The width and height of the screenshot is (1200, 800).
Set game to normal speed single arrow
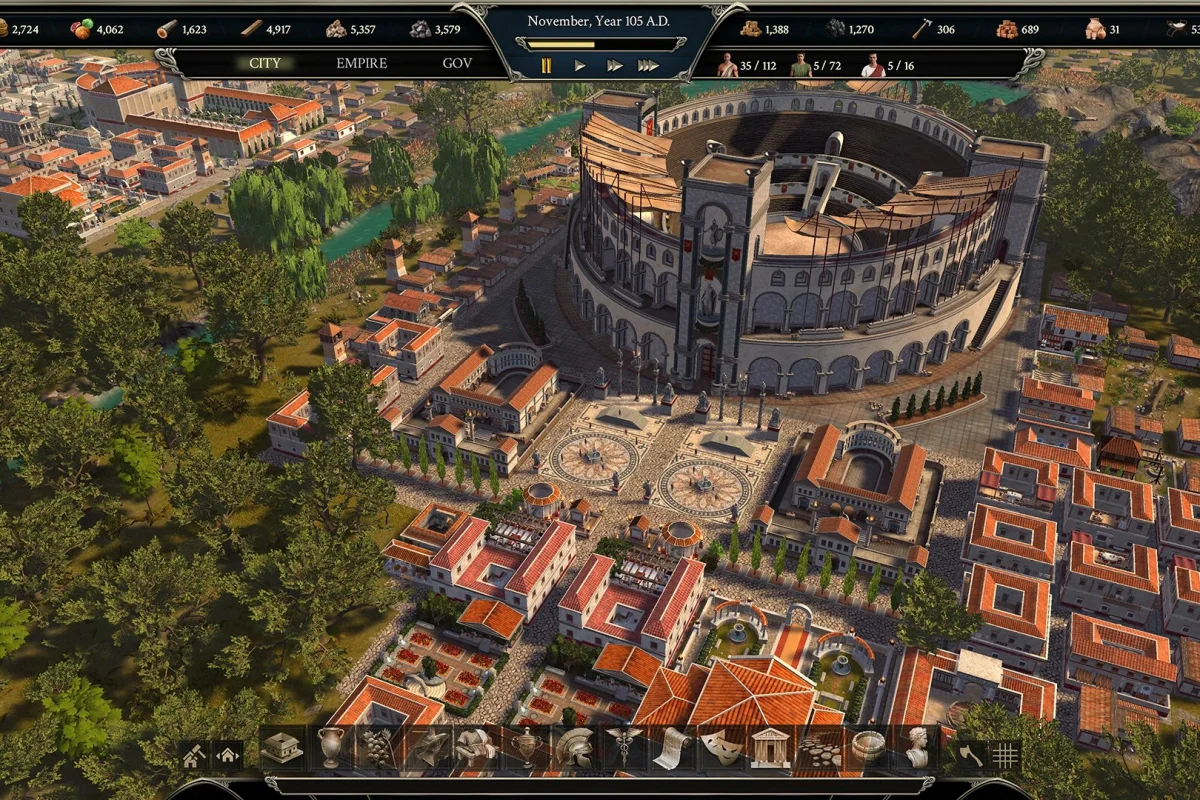580,66
